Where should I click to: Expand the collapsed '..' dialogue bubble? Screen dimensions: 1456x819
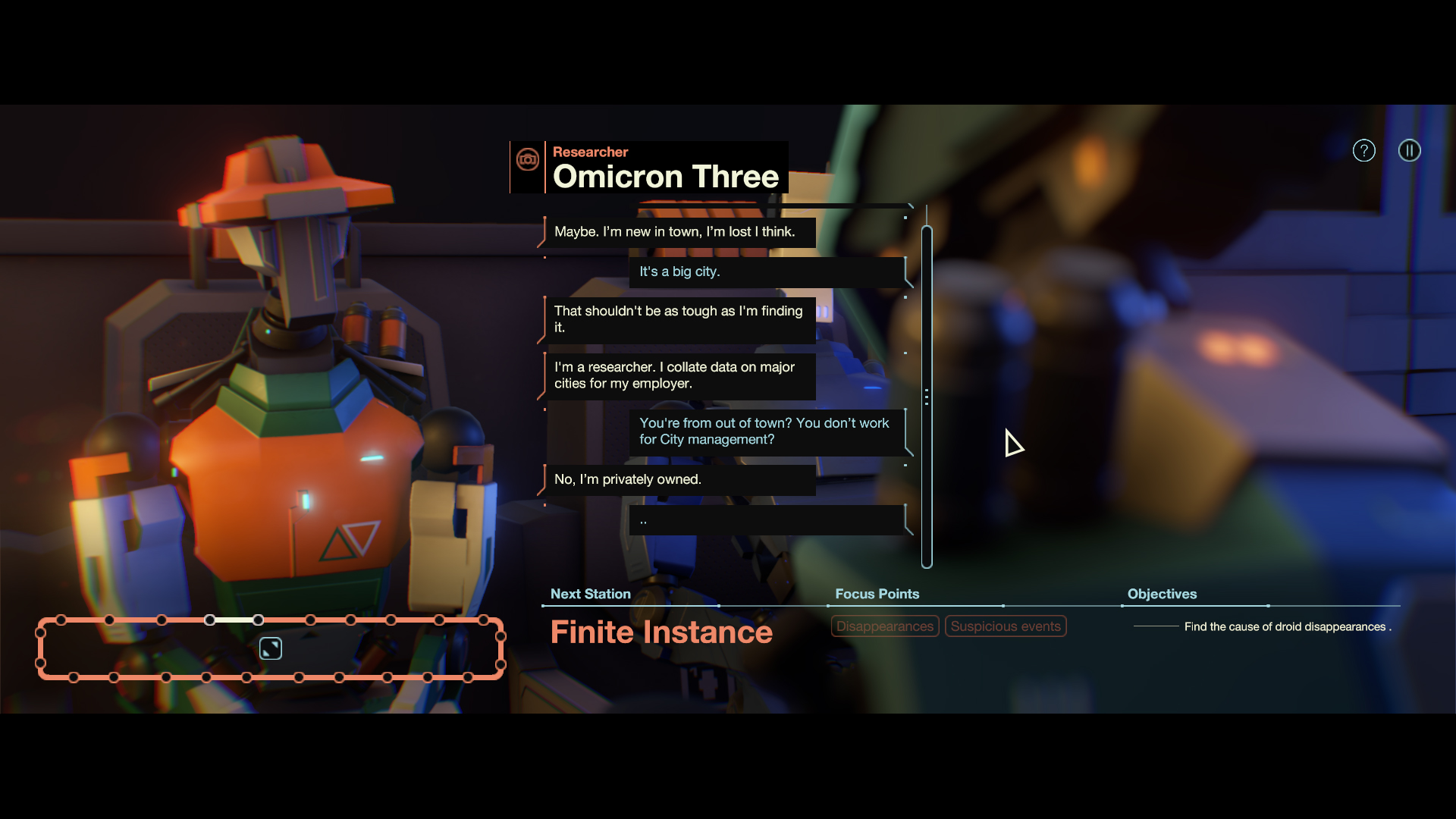(x=766, y=520)
